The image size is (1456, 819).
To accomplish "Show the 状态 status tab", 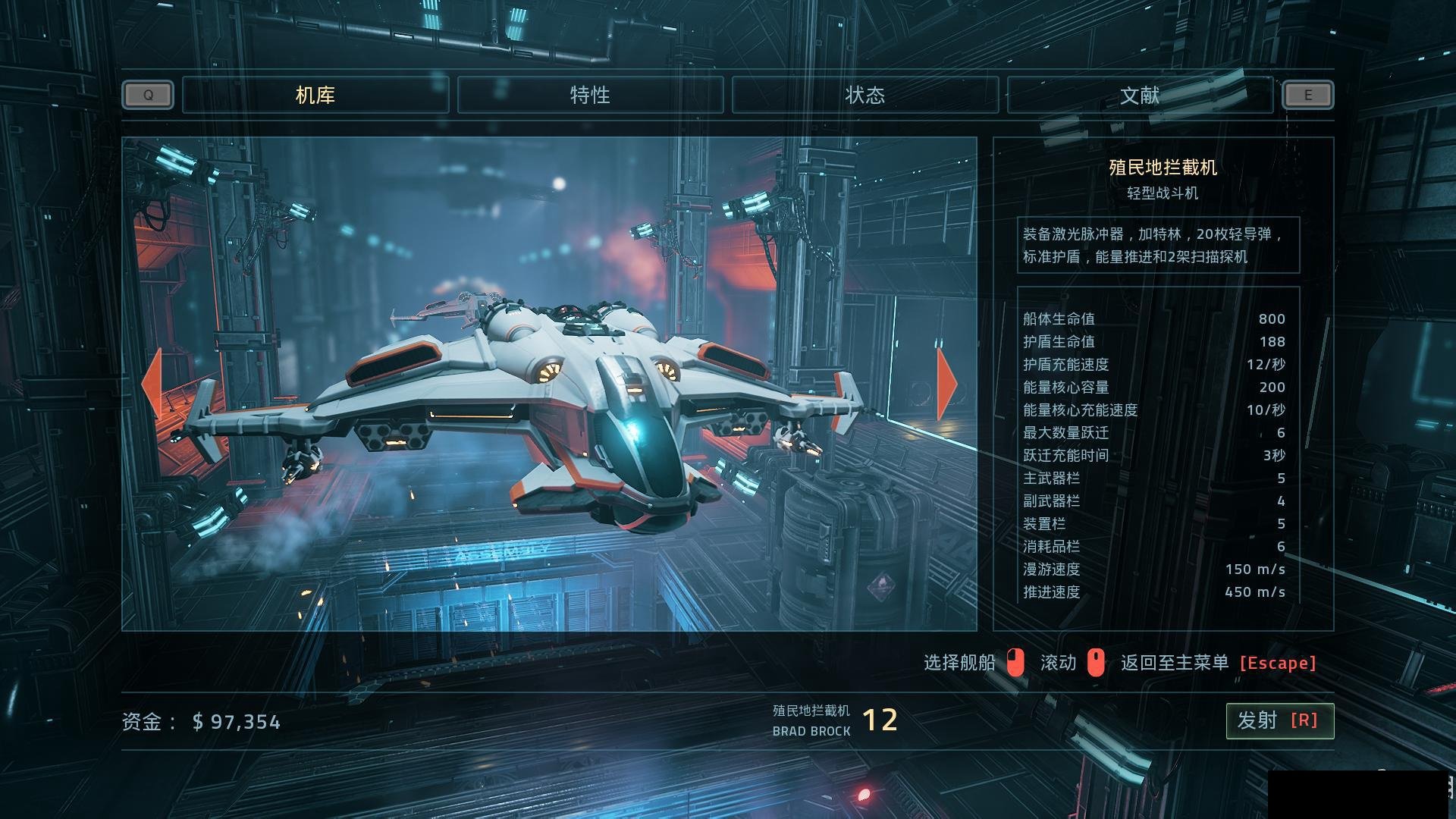I will click(x=865, y=96).
